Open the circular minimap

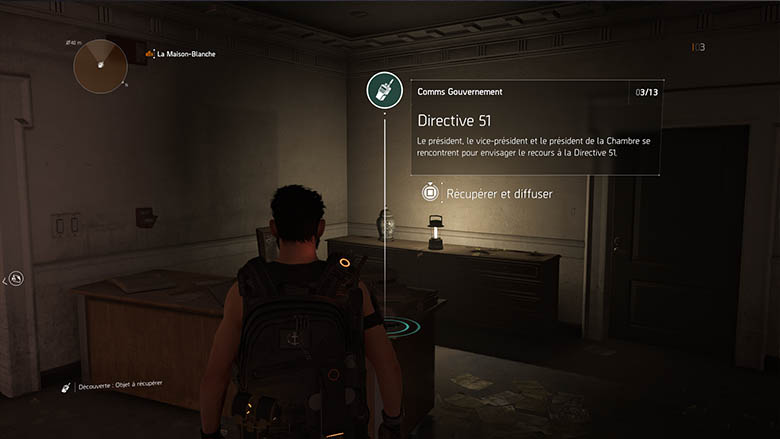point(99,66)
